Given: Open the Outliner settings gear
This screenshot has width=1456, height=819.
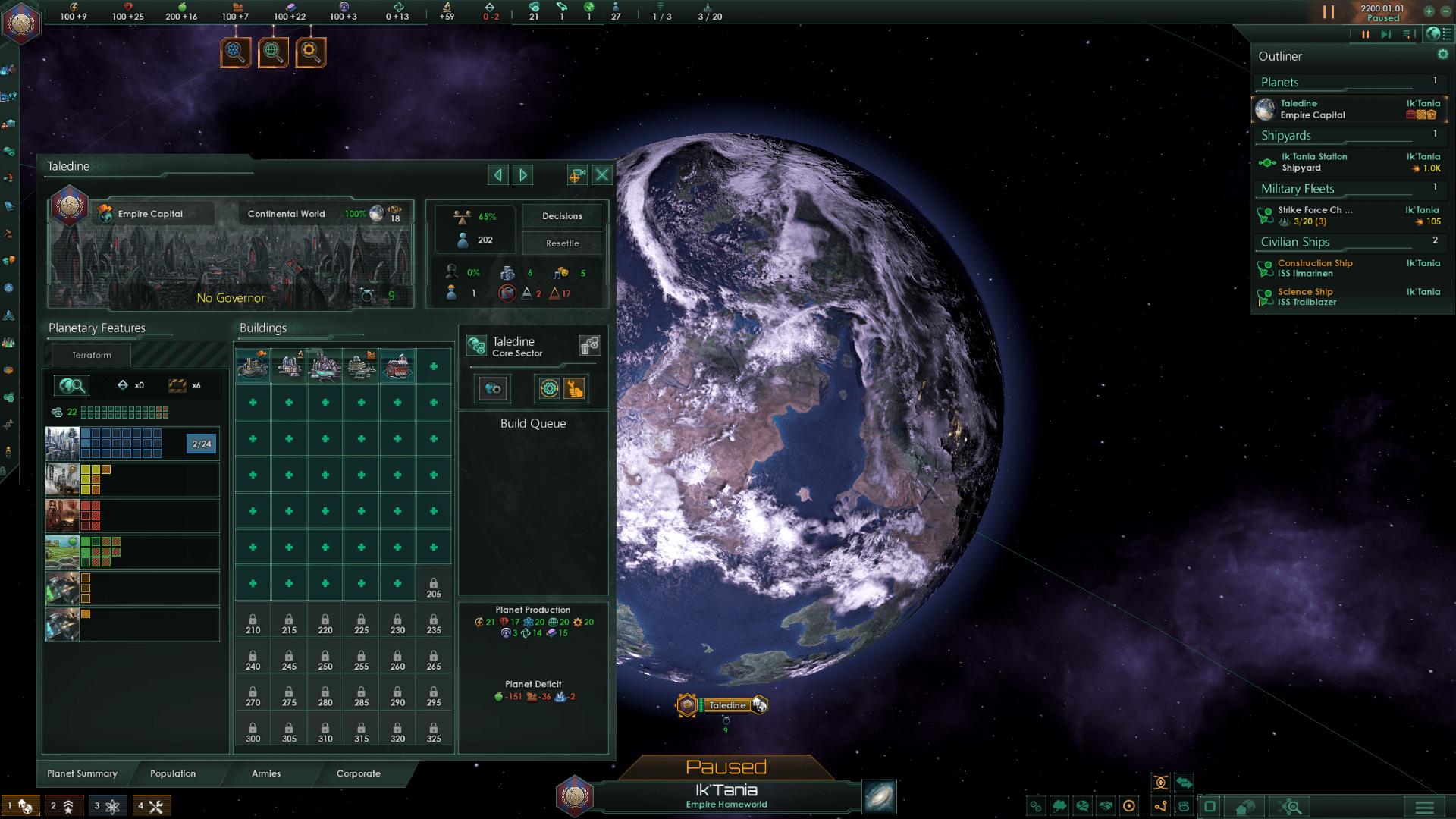Looking at the screenshot, I should coord(1442,55).
